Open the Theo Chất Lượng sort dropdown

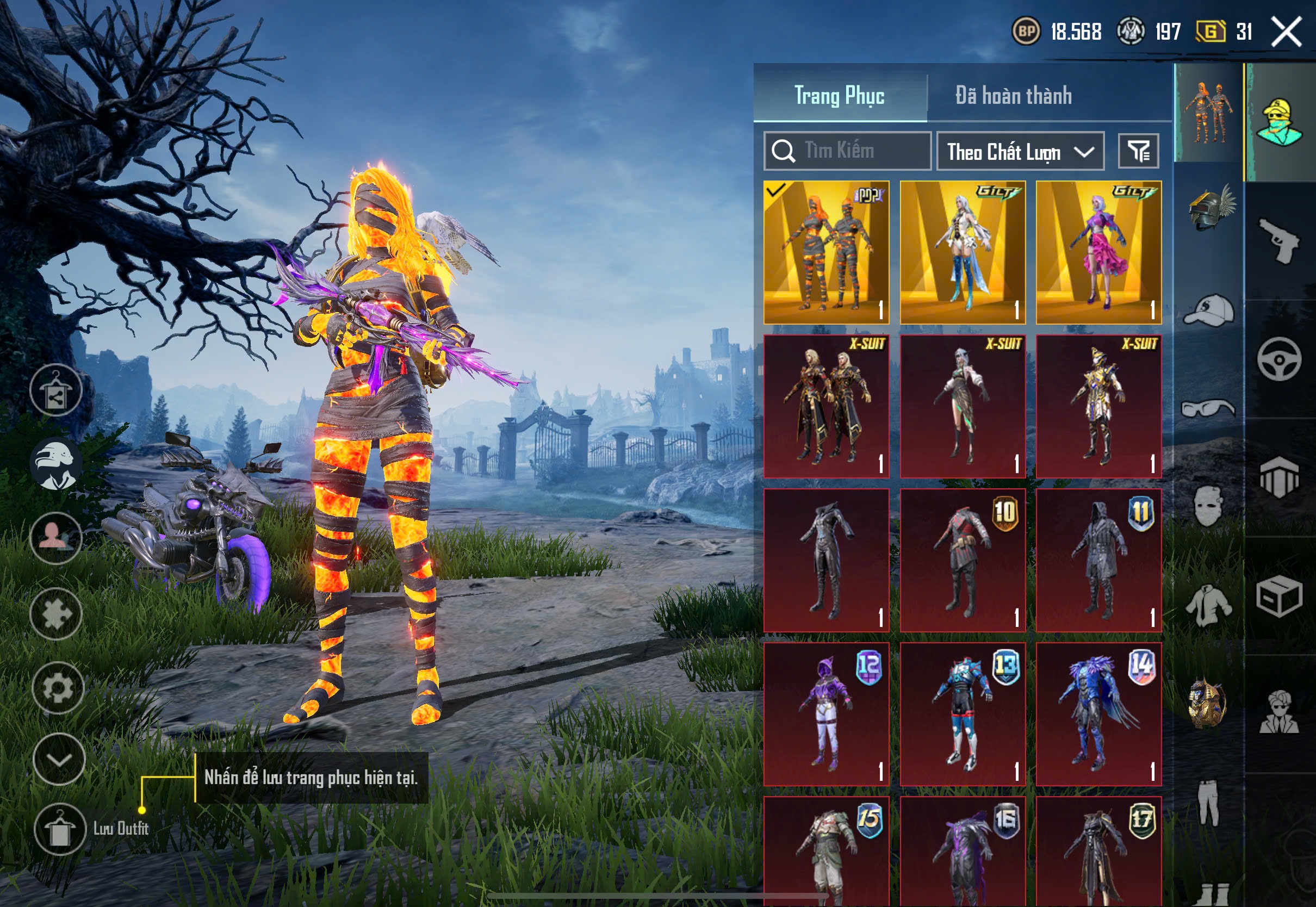coord(1020,152)
